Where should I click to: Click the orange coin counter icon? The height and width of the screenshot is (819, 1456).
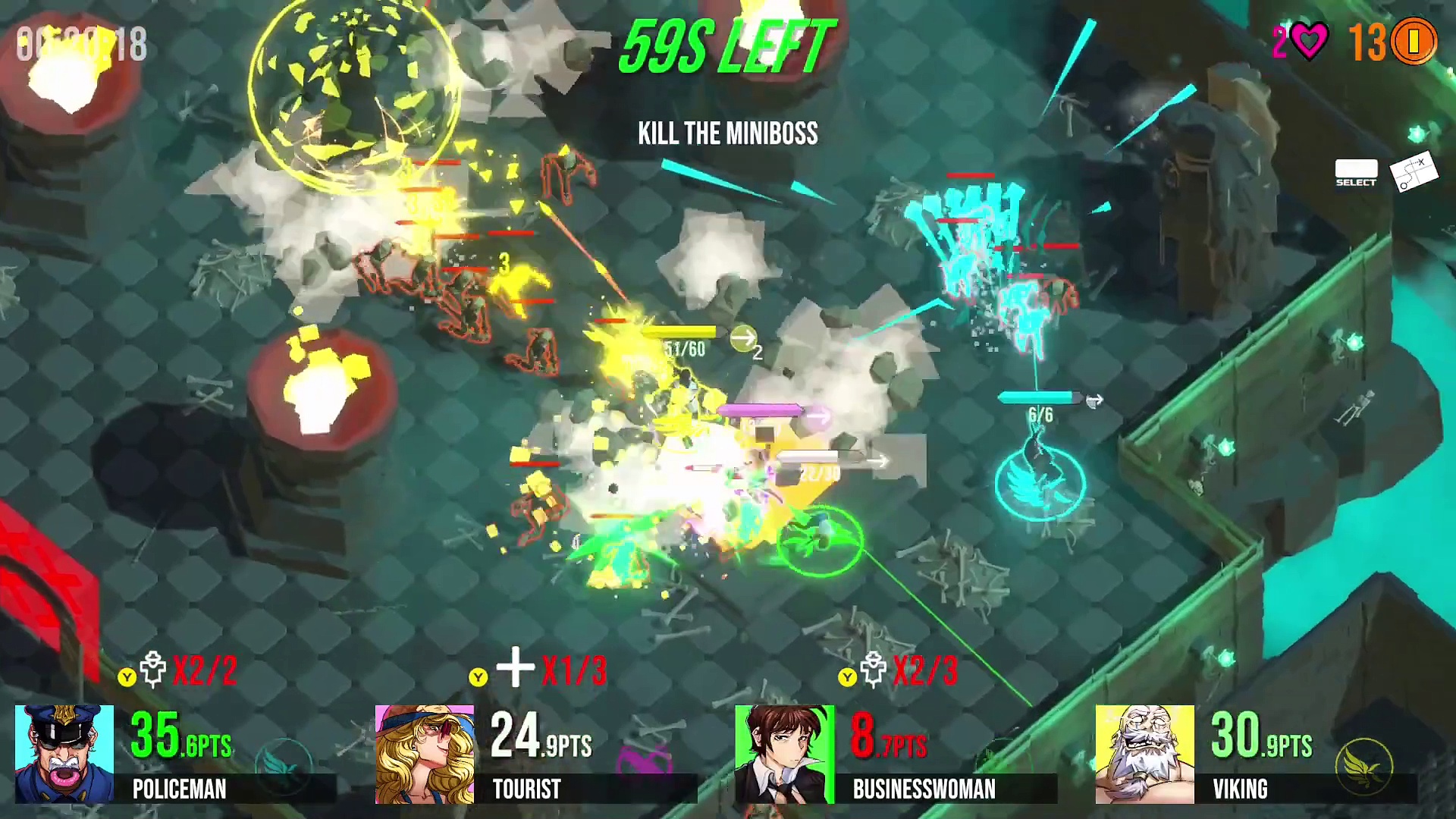[x=1414, y=41]
